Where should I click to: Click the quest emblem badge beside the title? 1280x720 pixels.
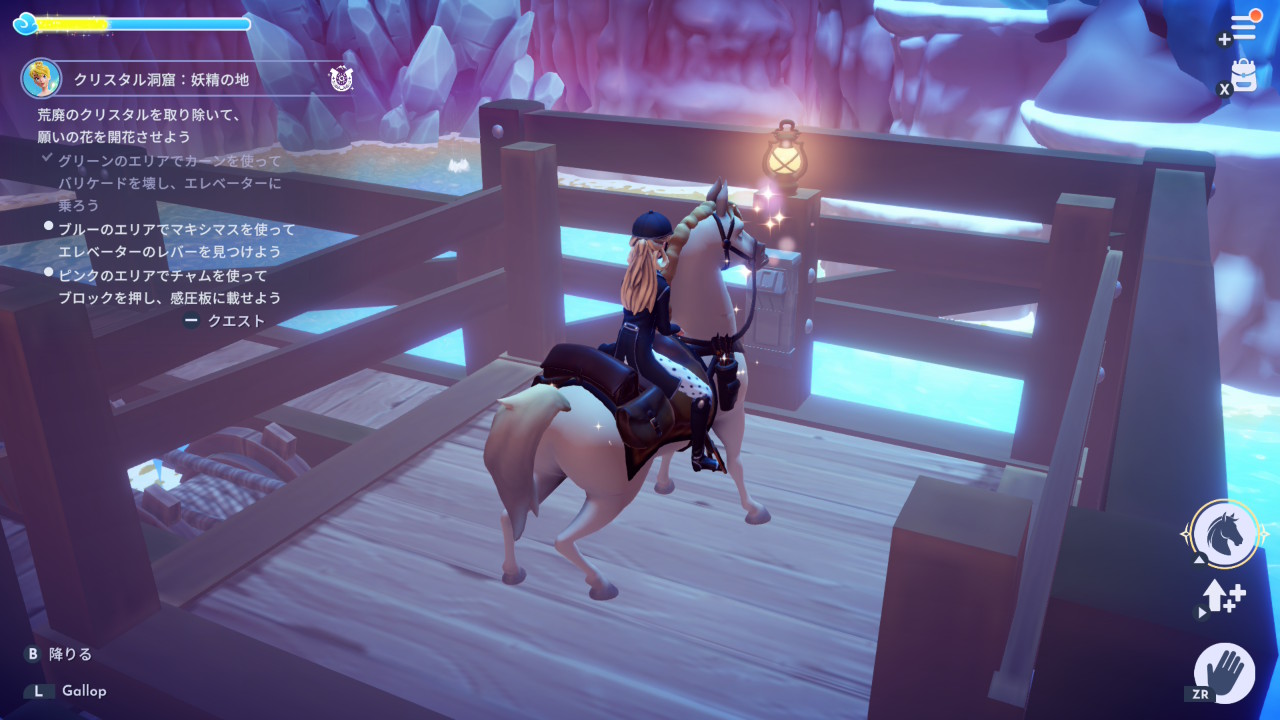click(341, 78)
